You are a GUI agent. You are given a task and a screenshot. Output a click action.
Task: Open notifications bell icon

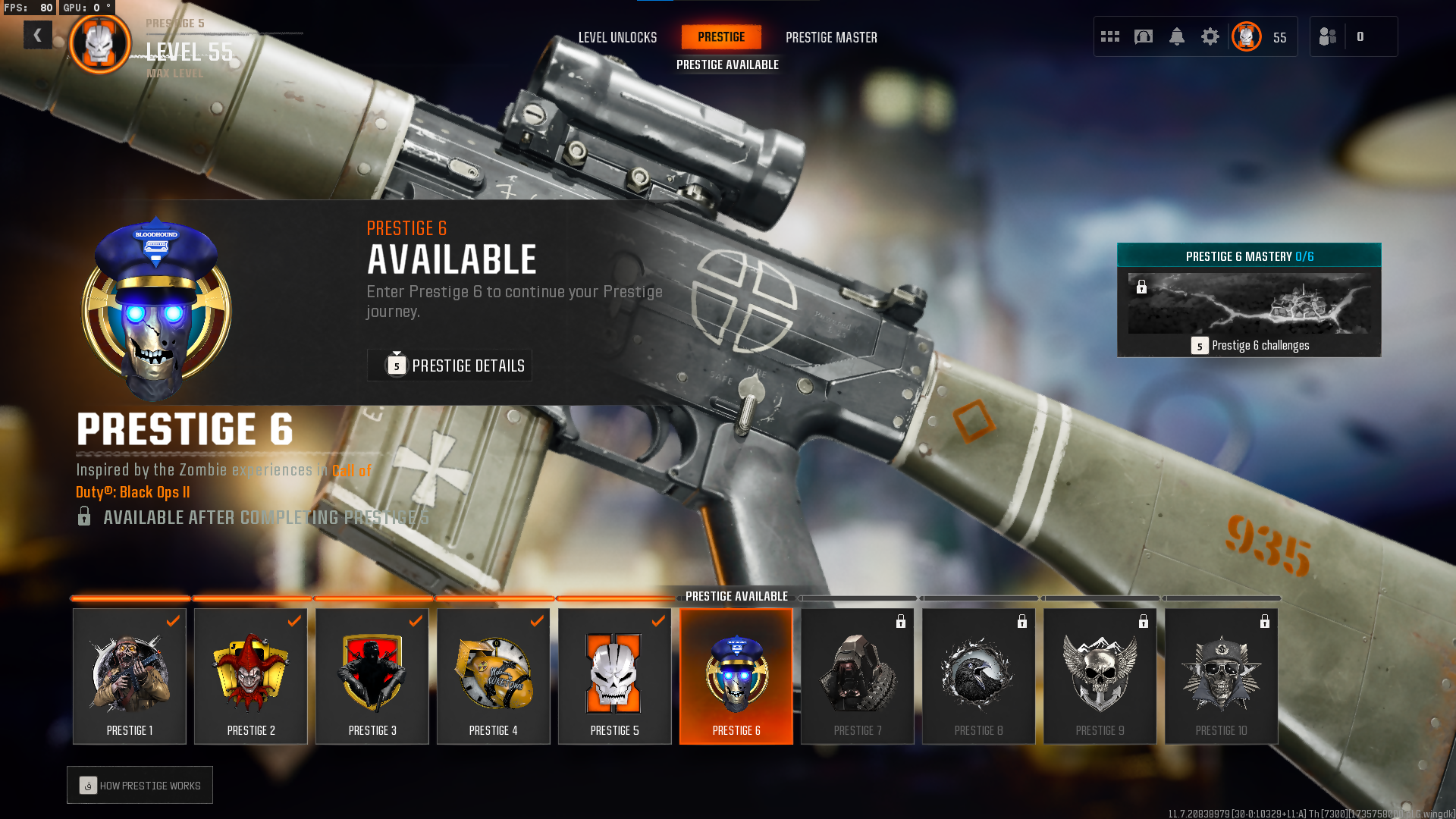pos(1177,36)
